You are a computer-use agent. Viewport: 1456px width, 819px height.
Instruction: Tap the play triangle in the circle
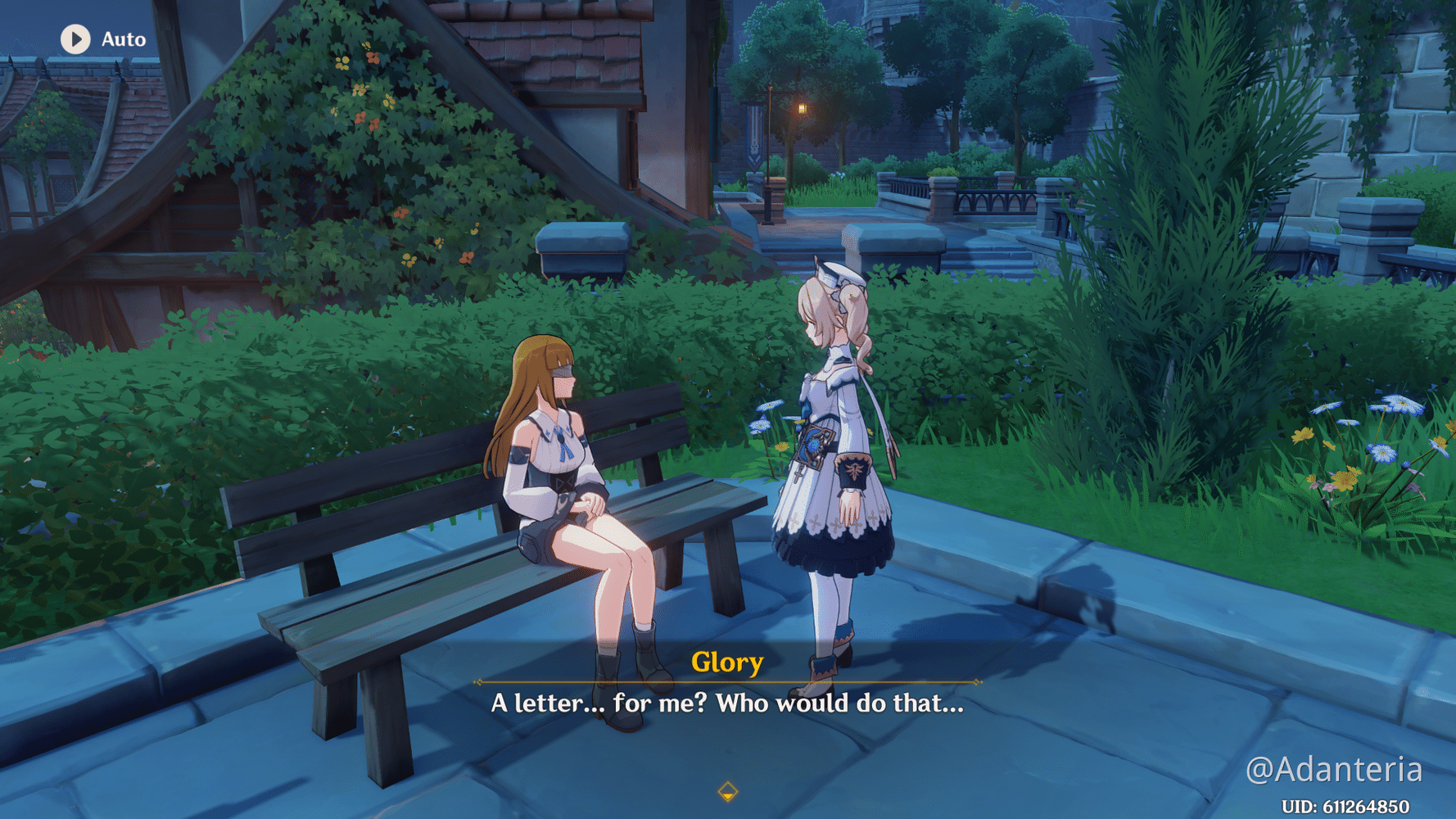[x=77, y=38]
